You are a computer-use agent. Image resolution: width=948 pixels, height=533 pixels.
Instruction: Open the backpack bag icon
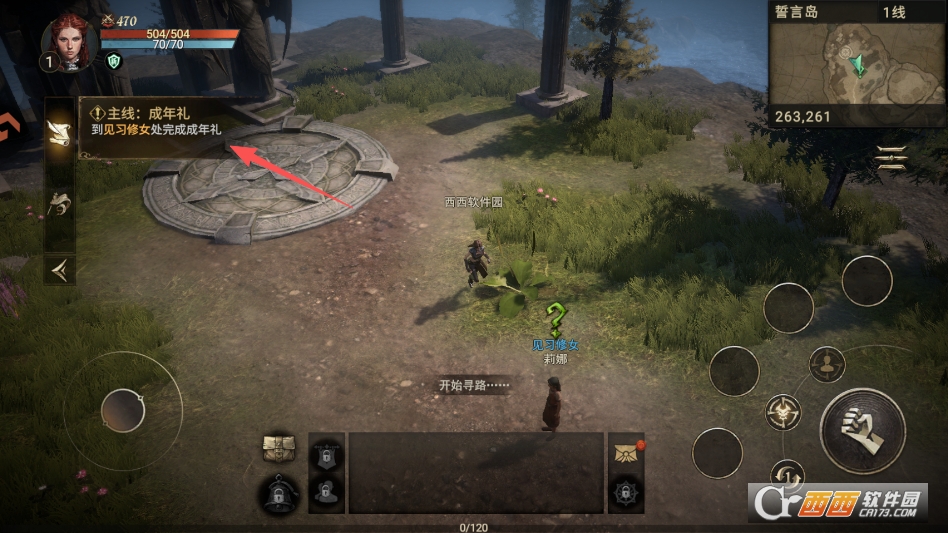[278, 449]
